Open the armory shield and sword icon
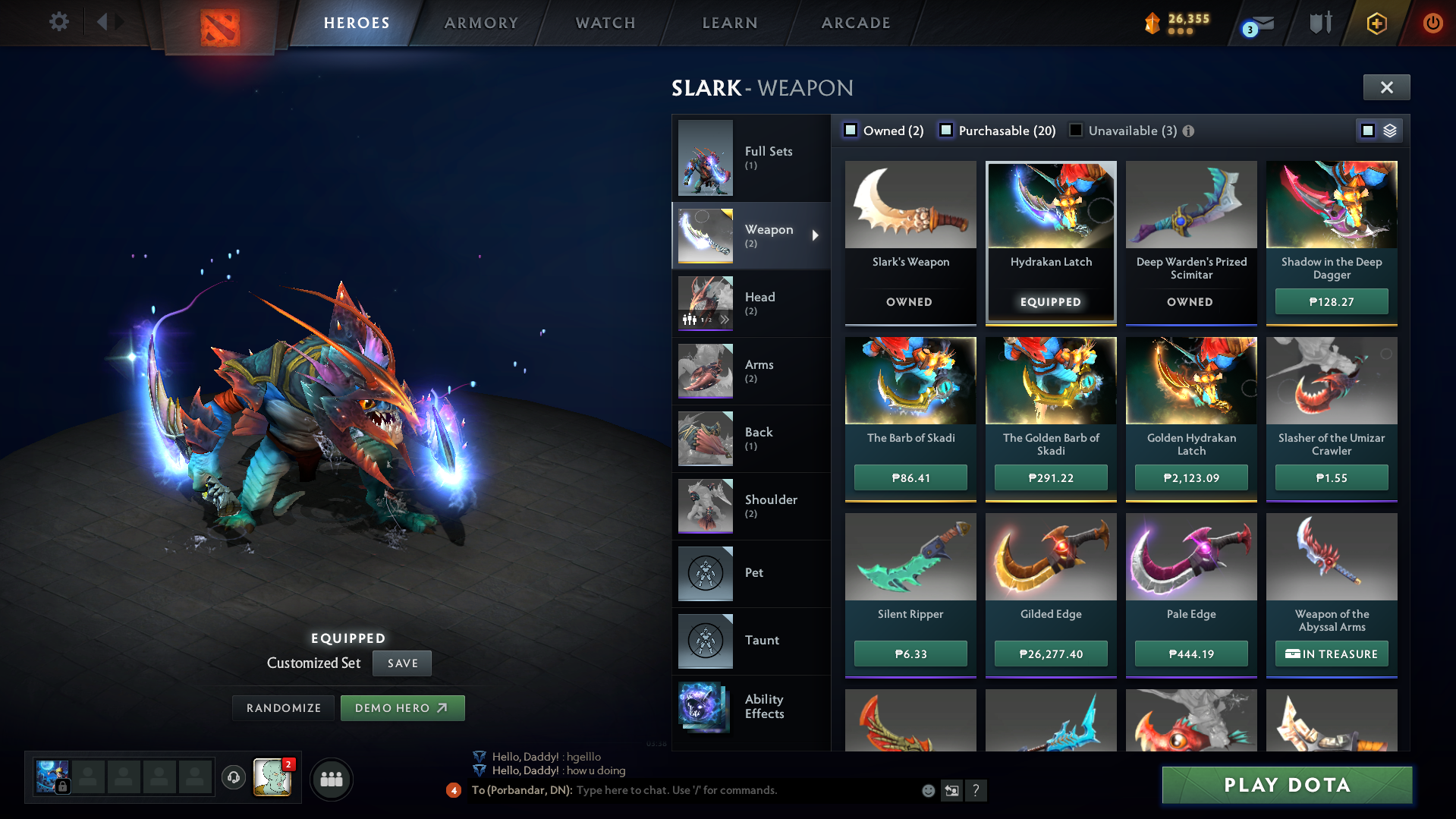The width and height of the screenshot is (1456, 819). pyautogui.click(x=1319, y=23)
